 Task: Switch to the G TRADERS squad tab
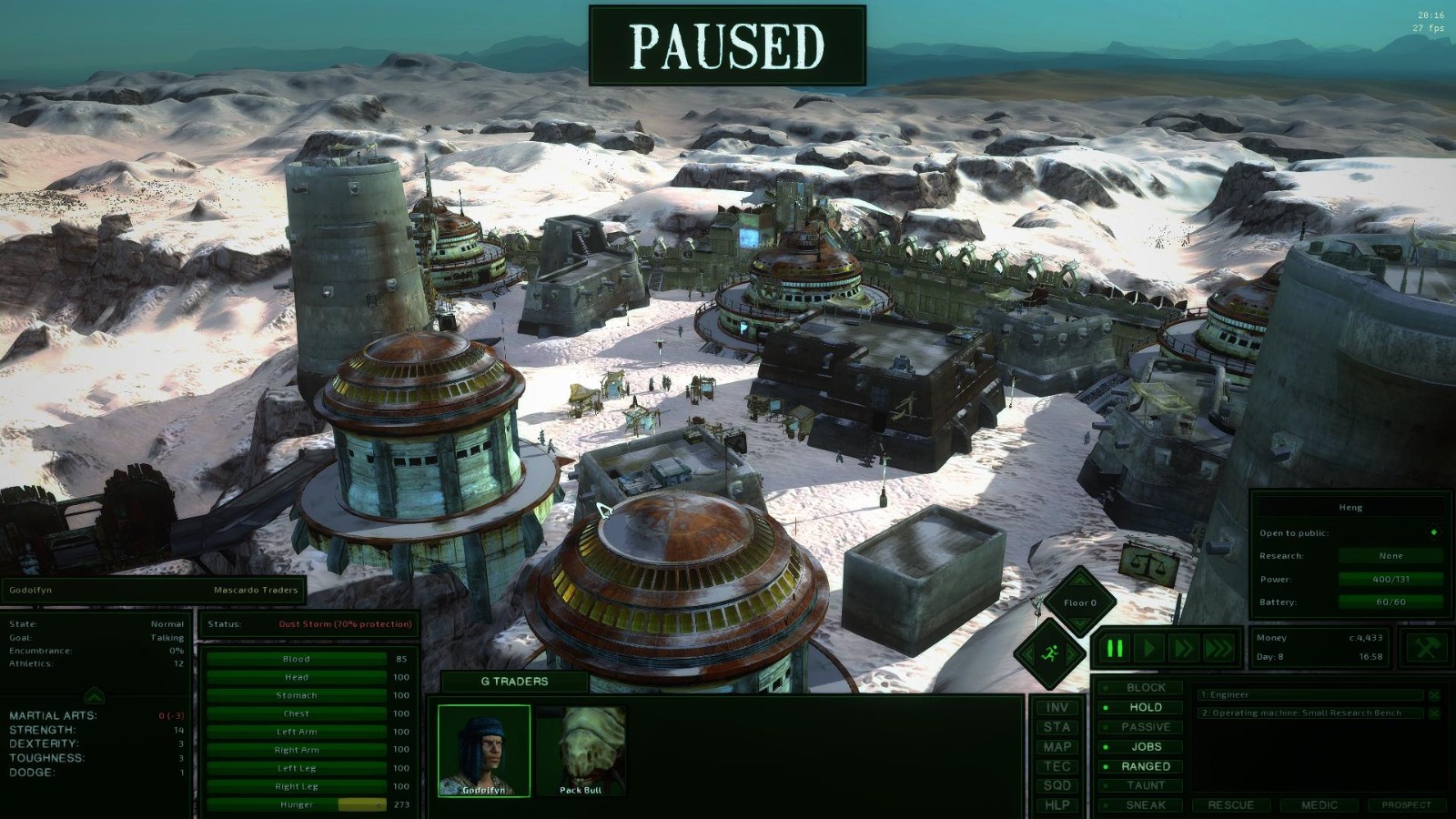(514, 682)
